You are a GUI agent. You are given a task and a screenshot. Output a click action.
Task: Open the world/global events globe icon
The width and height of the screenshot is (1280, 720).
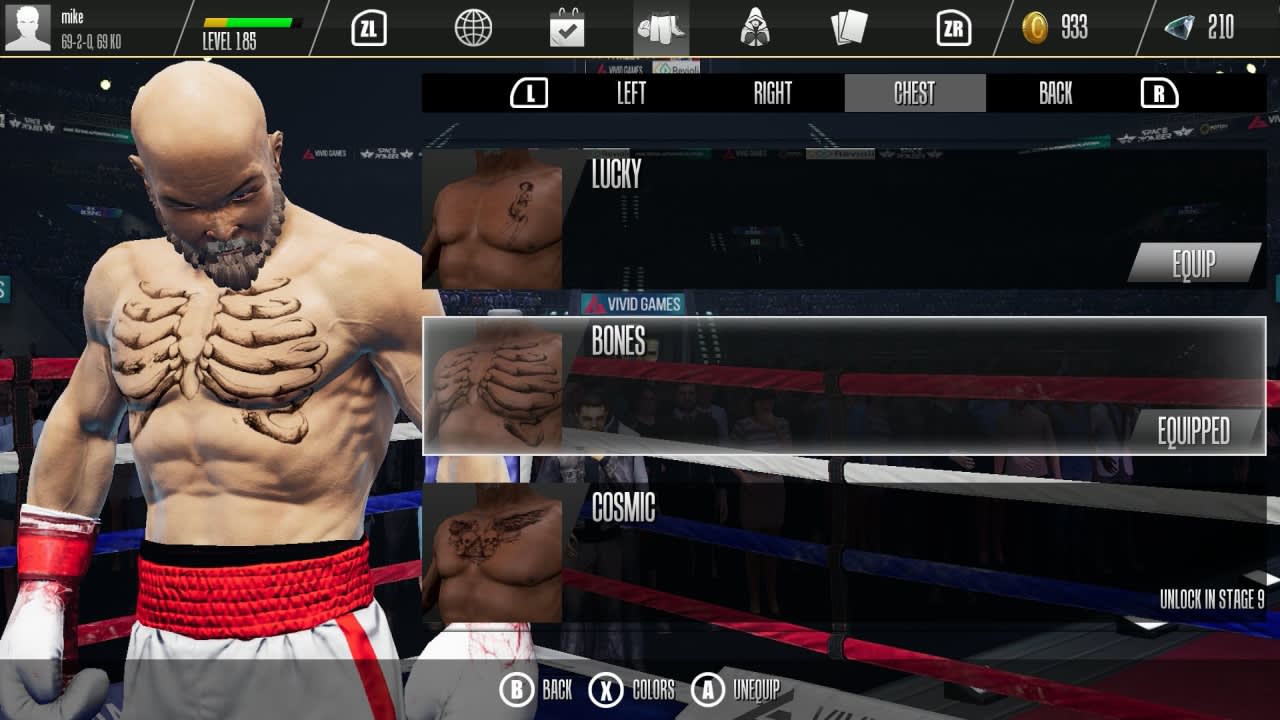tap(474, 28)
